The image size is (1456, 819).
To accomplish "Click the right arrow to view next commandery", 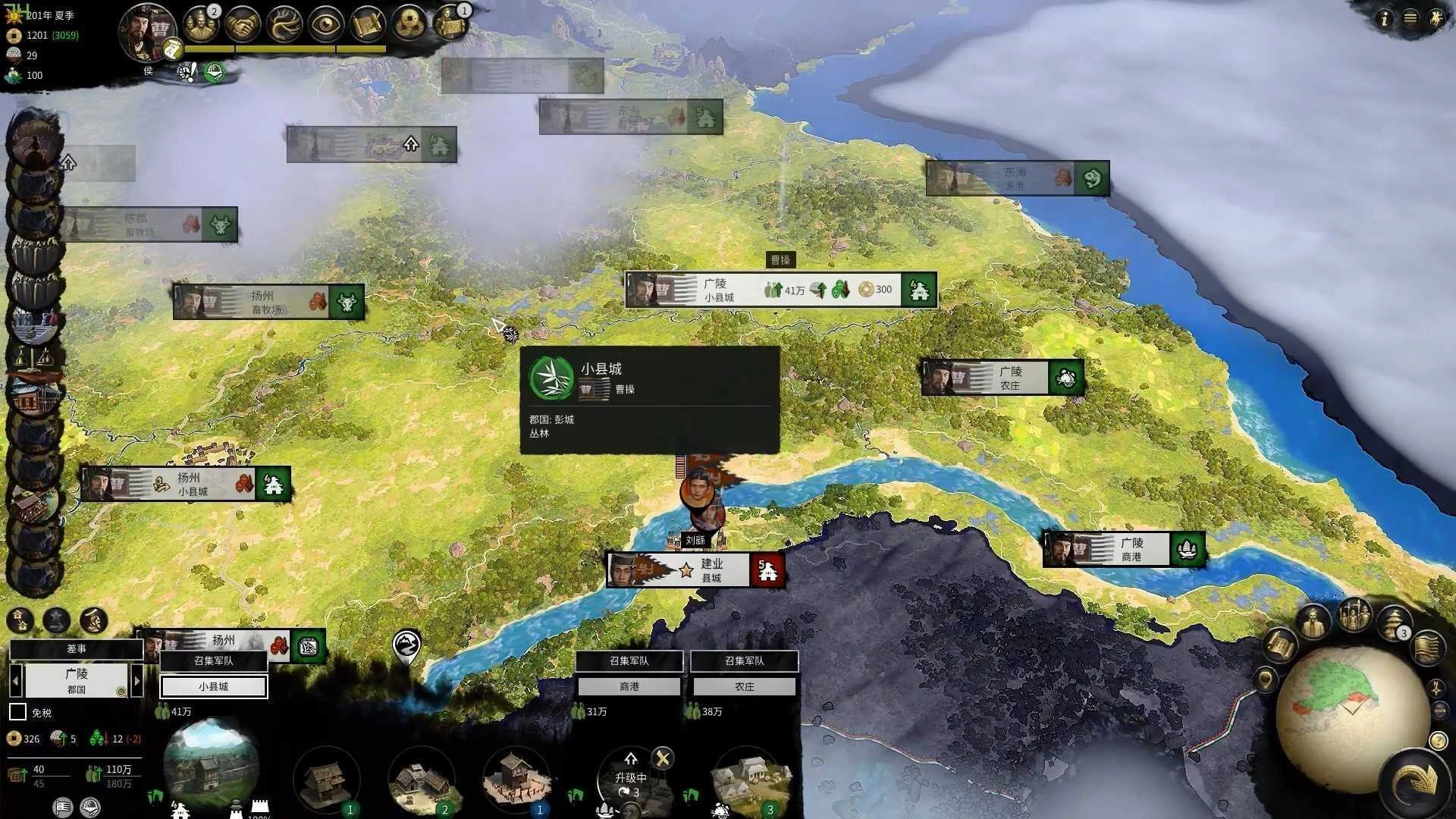I will tap(138, 682).
